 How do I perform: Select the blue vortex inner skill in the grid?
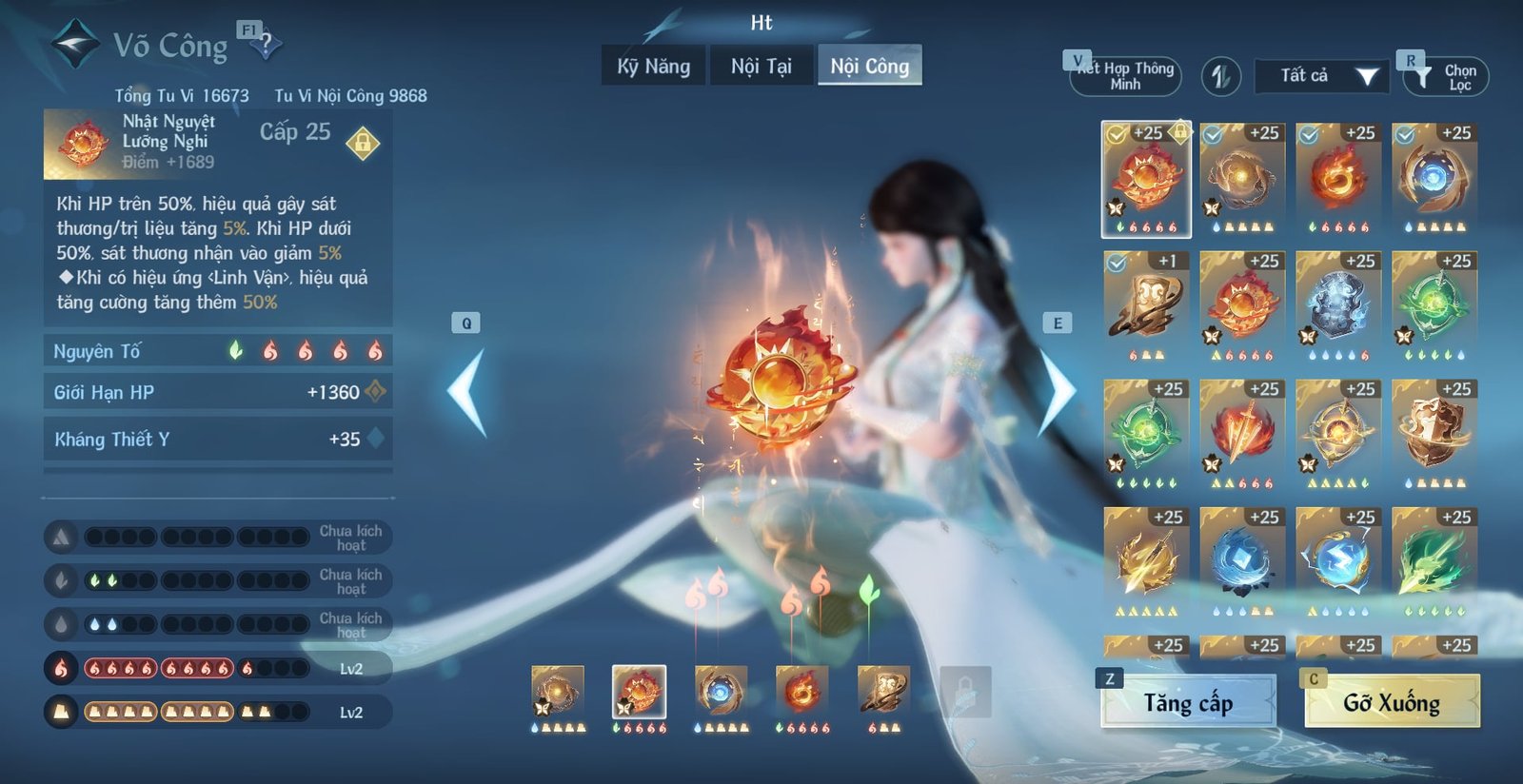[1434, 176]
